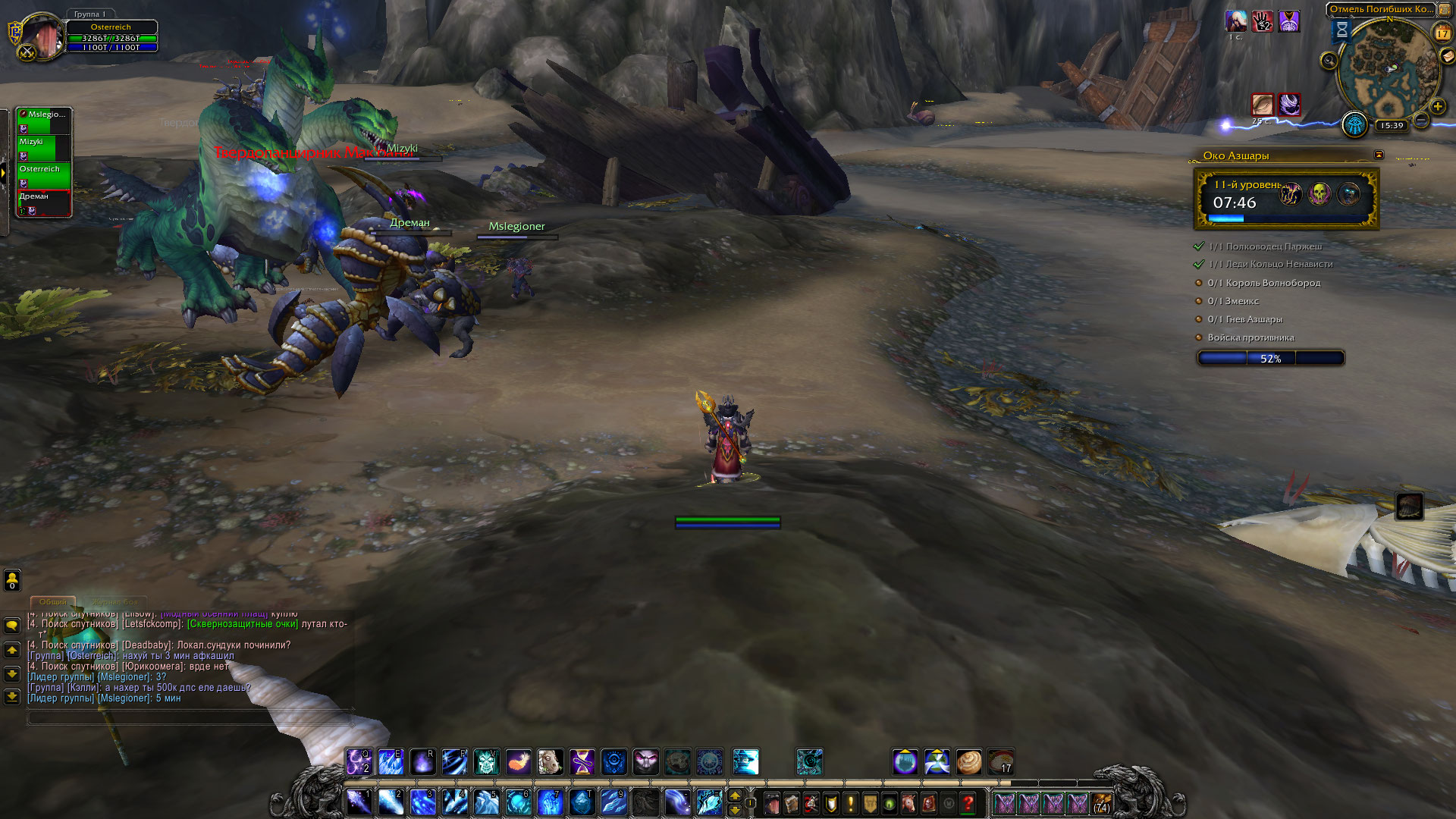This screenshot has width=1456, height=819.
Task: Open the backpack showing 74 free slots
Action: [1101, 803]
